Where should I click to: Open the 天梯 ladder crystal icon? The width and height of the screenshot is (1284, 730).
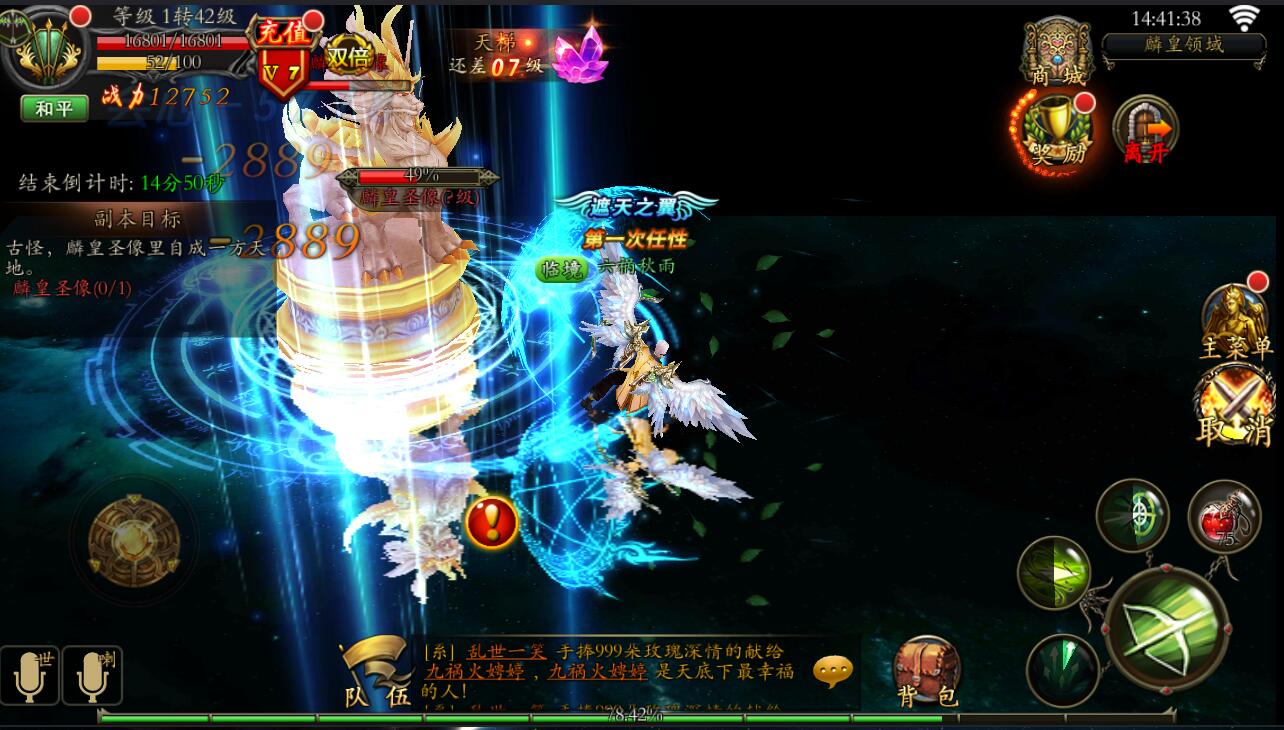[x=581, y=53]
